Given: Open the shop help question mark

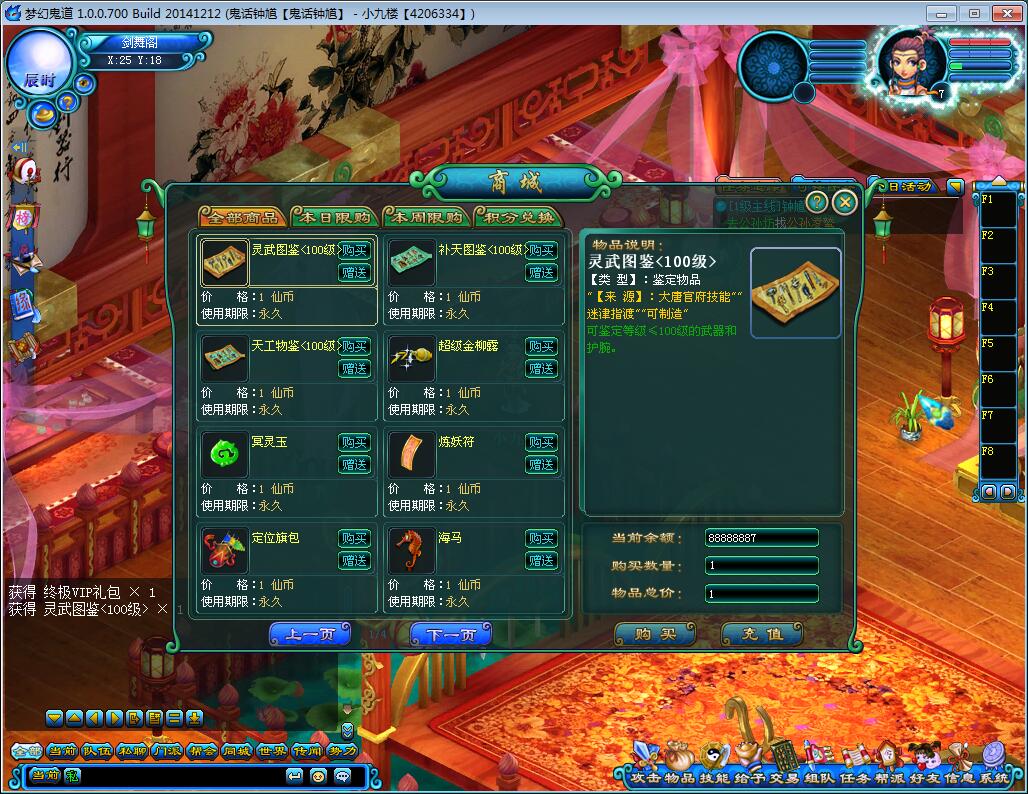Looking at the screenshot, I should click(817, 203).
